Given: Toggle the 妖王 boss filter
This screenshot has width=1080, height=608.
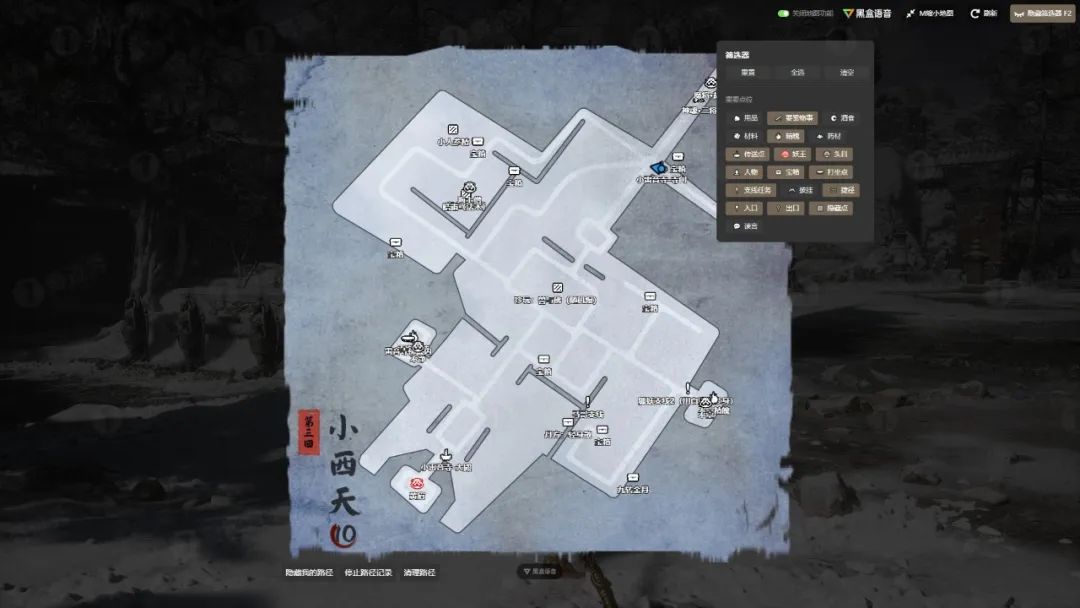Looking at the screenshot, I should coord(793,154).
